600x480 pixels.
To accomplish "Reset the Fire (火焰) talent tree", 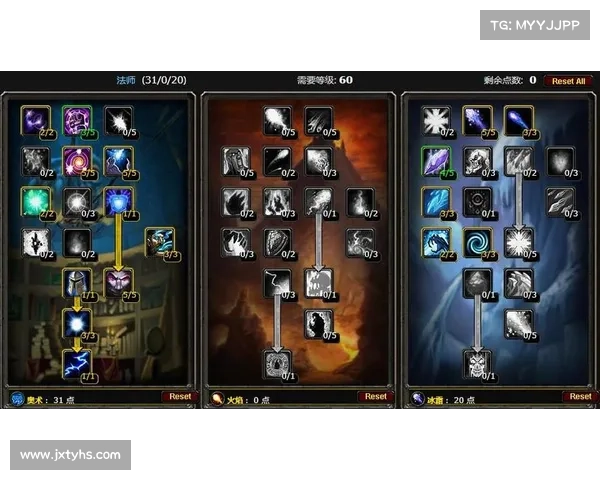I will click(x=376, y=397).
